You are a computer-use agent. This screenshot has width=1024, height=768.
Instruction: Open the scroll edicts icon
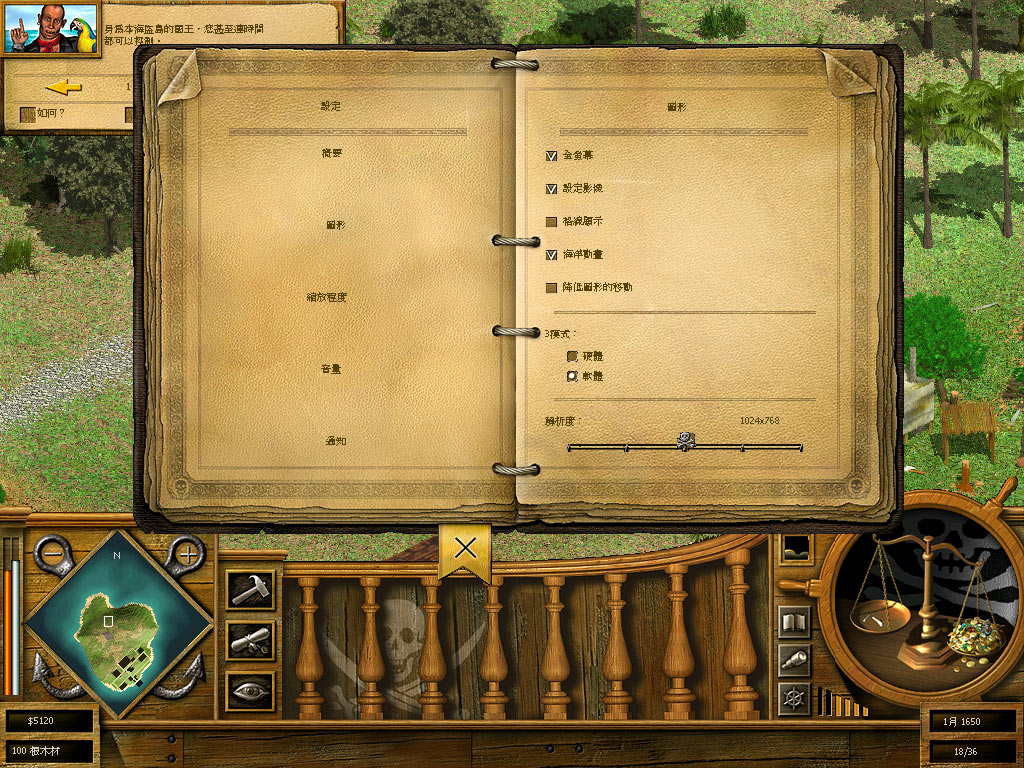tap(249, 641)
